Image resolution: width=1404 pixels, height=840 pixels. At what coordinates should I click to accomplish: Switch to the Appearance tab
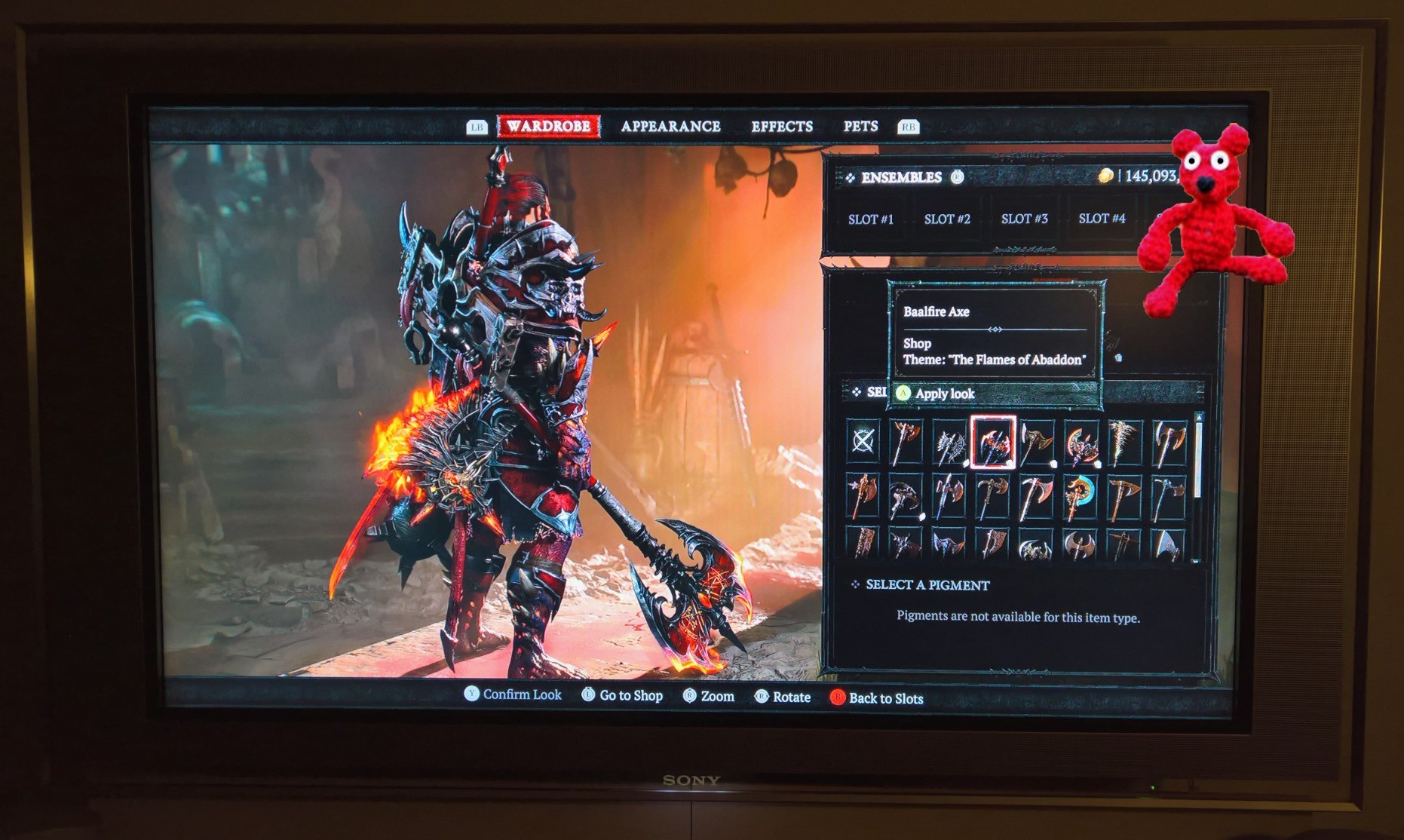coord(670,126)
